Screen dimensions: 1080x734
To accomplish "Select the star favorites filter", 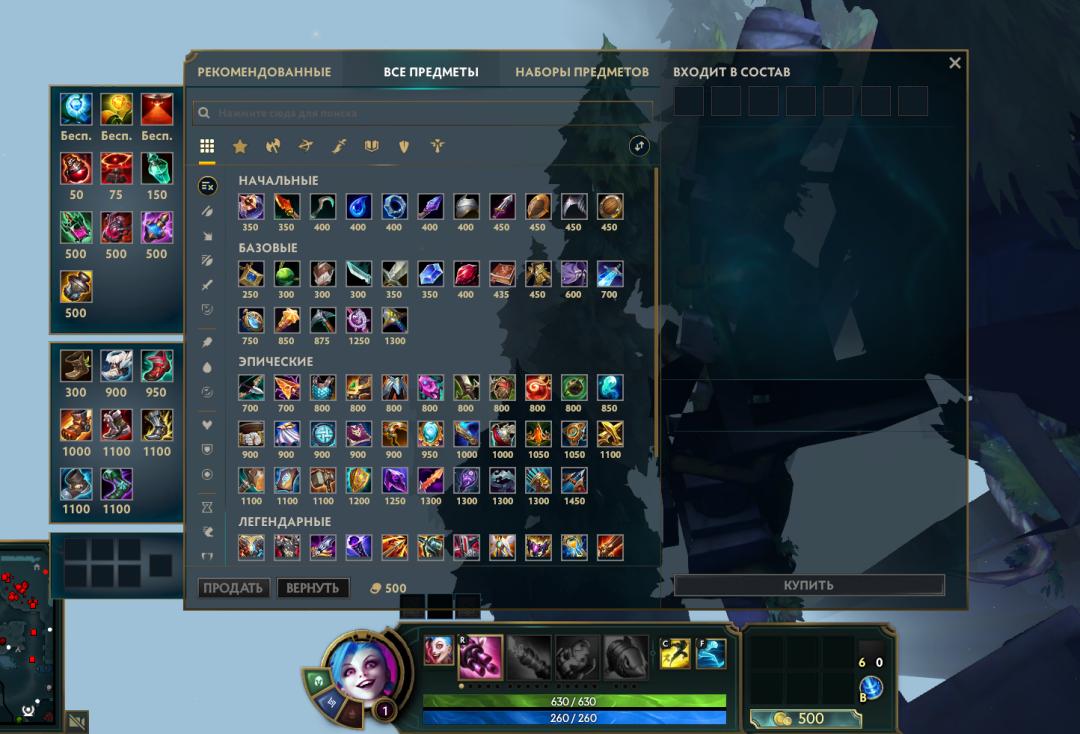I will pyautogui.click(x=240, y=146).
